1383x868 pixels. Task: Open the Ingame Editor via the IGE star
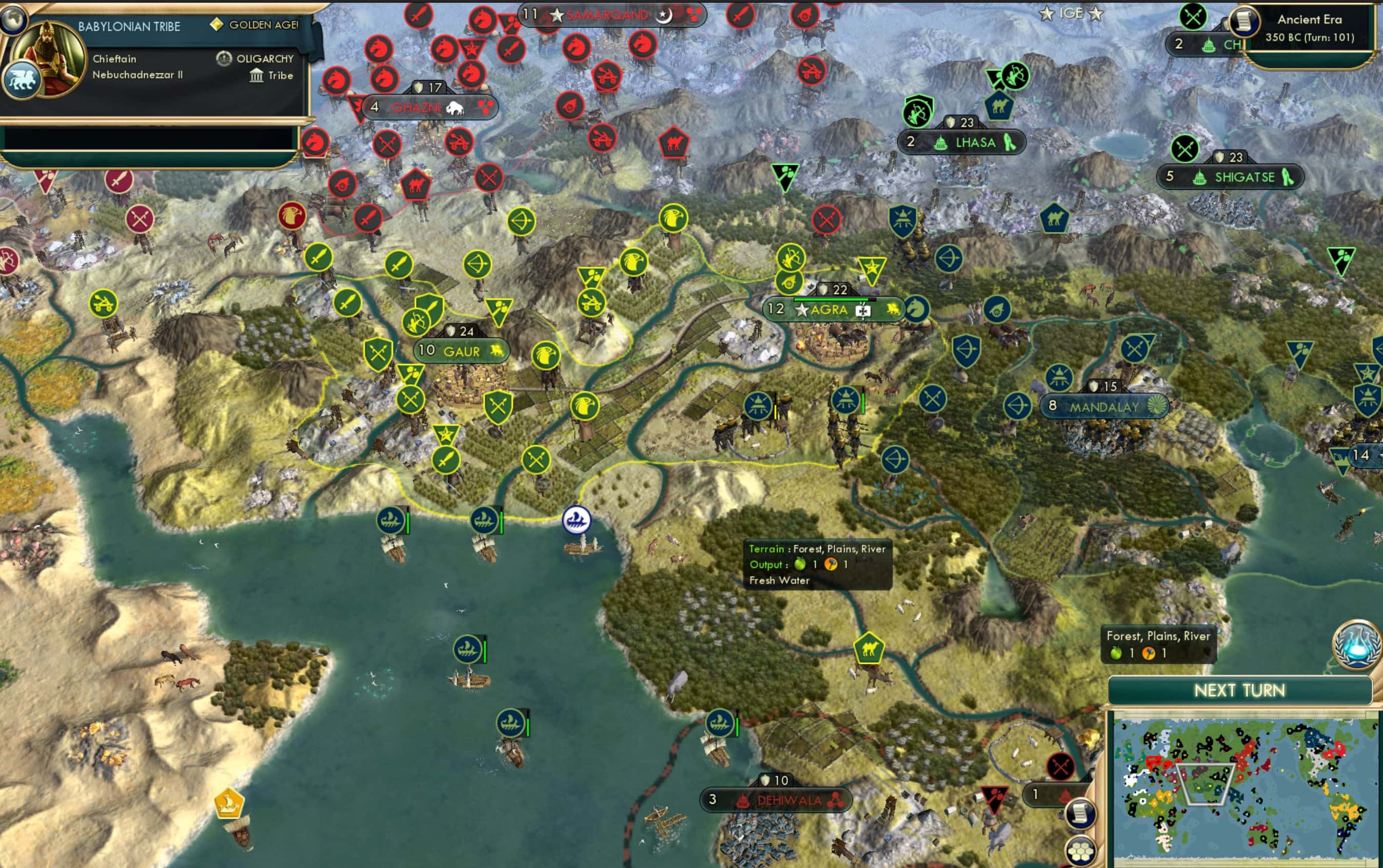(1071, 13)
